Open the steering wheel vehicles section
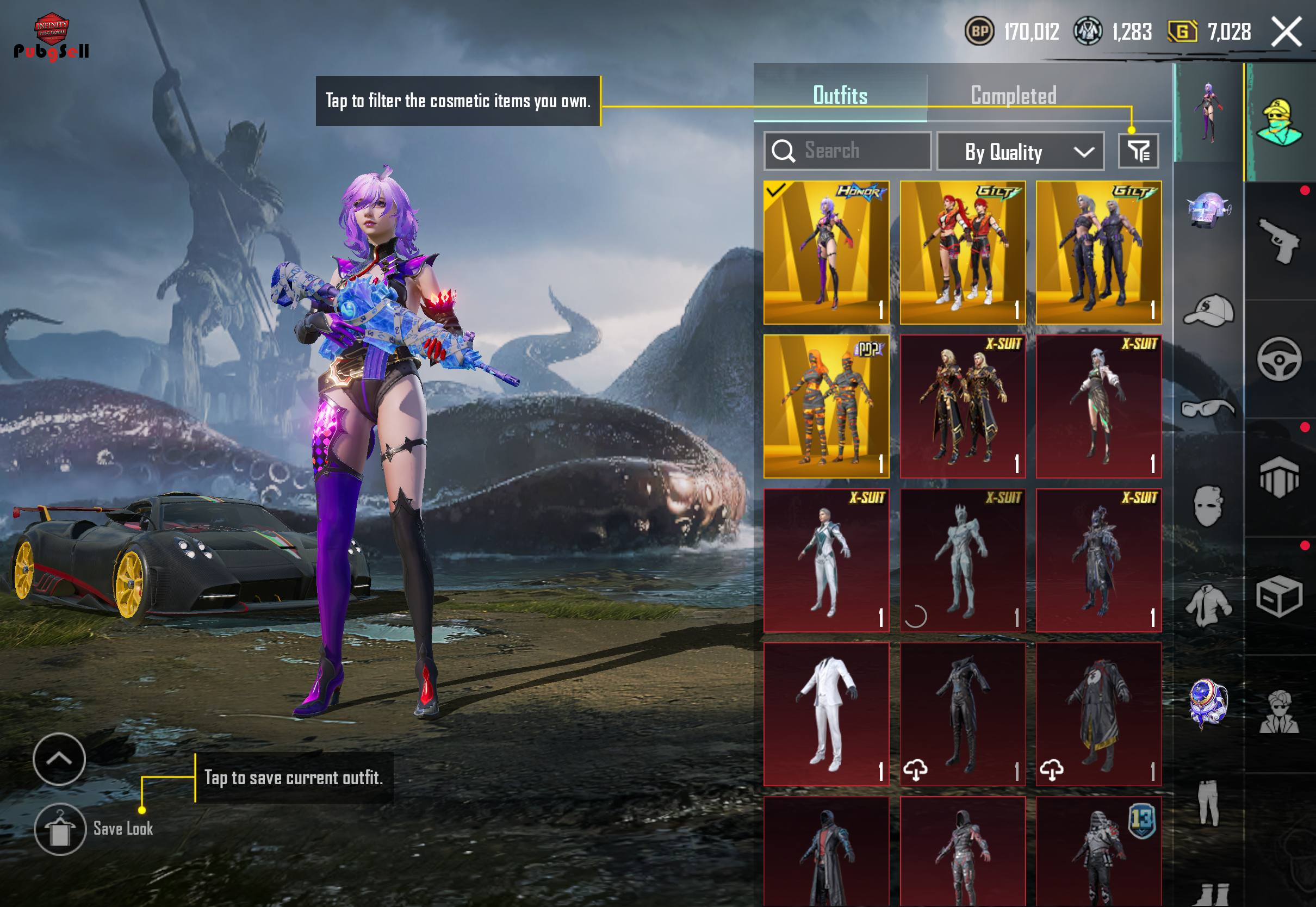The width and height of the screenshot is (1316, 907). tap(1279, 359)
